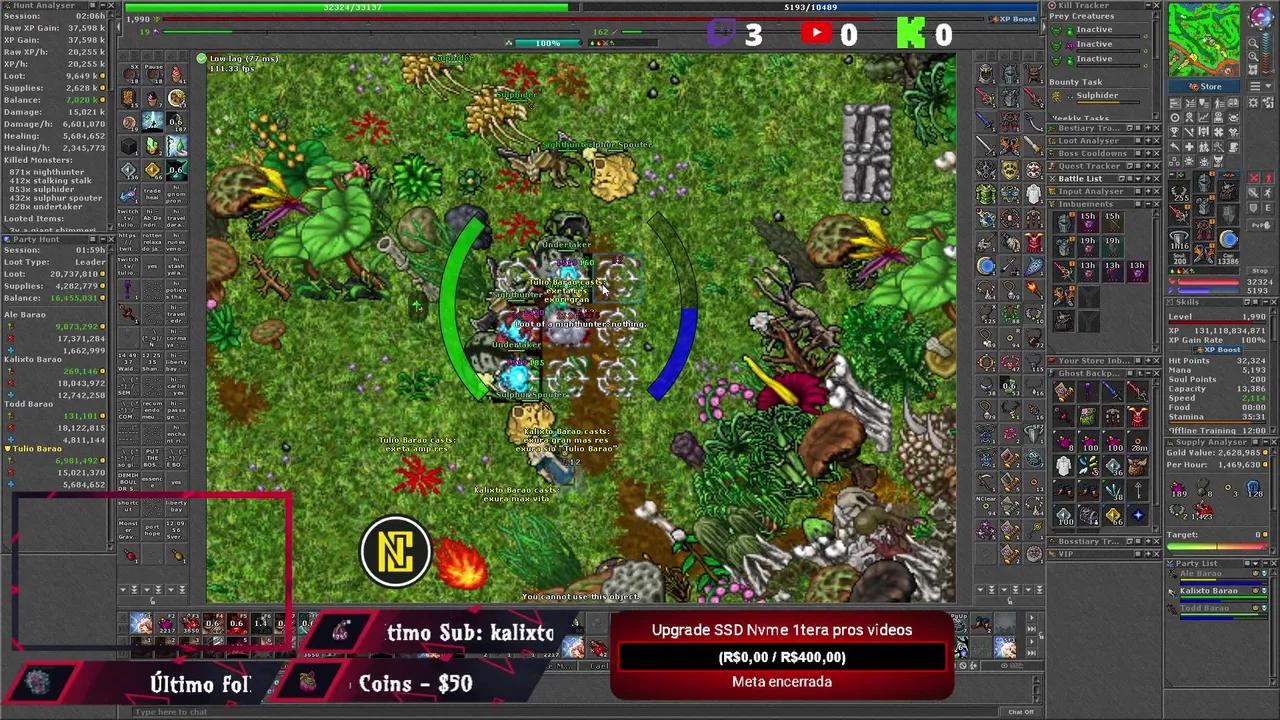
Task: Minimize the Supply Analyser panel
Action: tap(1265, 442)
